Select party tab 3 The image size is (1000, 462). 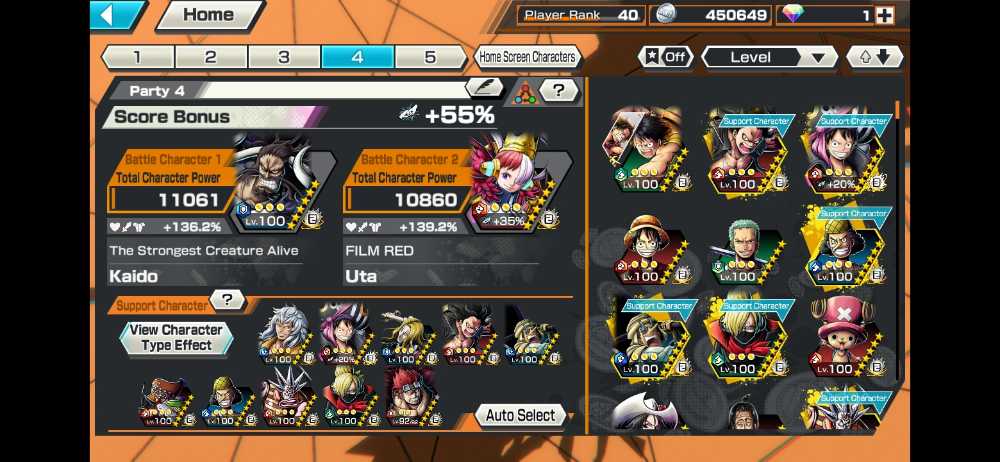[284, 57]
